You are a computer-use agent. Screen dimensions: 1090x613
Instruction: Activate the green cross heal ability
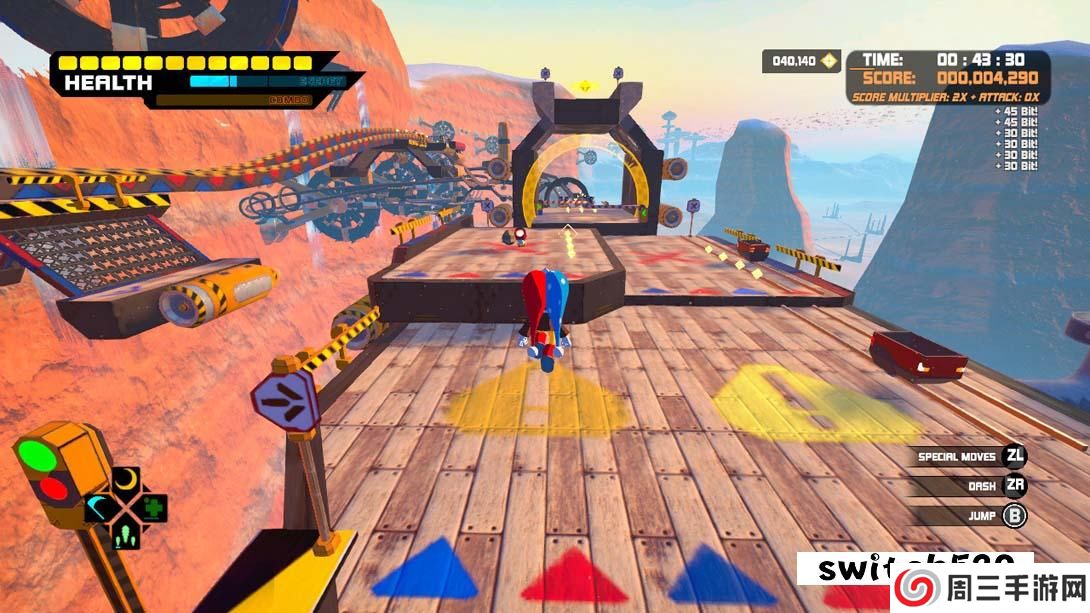click(152, 506)
